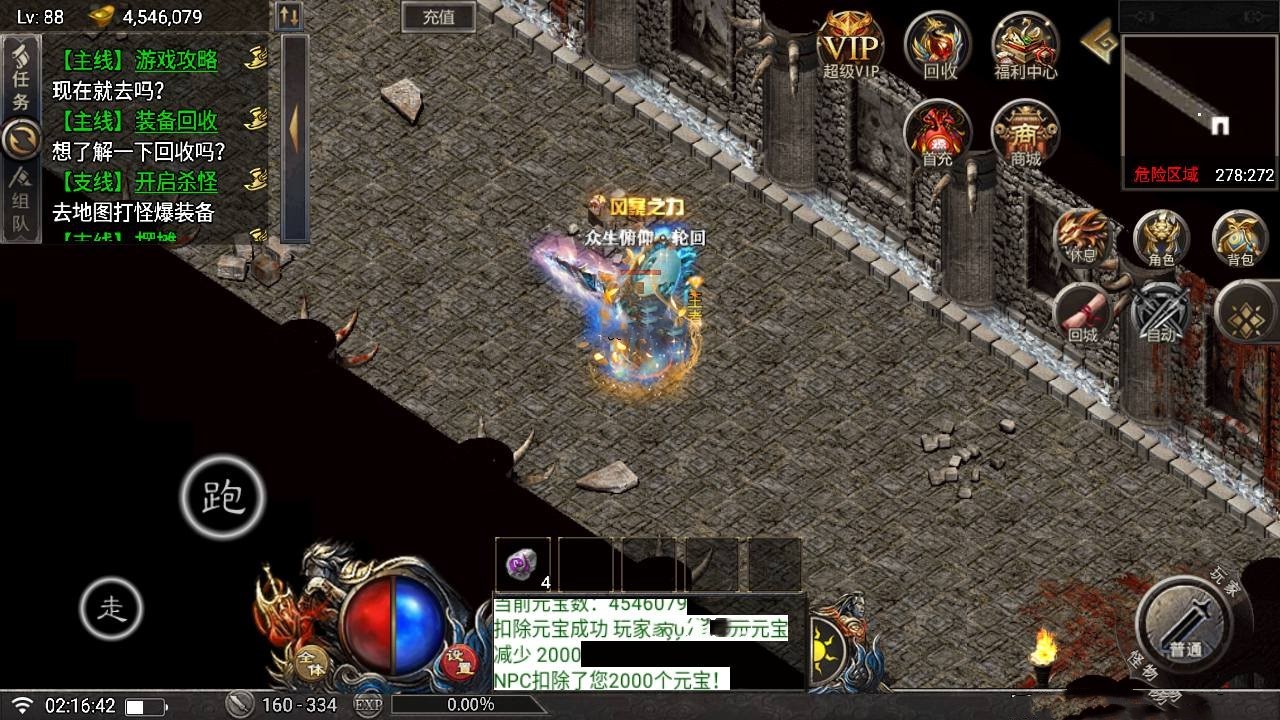This screenshot has height=720, width=1280.
Task: Click the 充值 recharge button
Action: pos(438,16)
